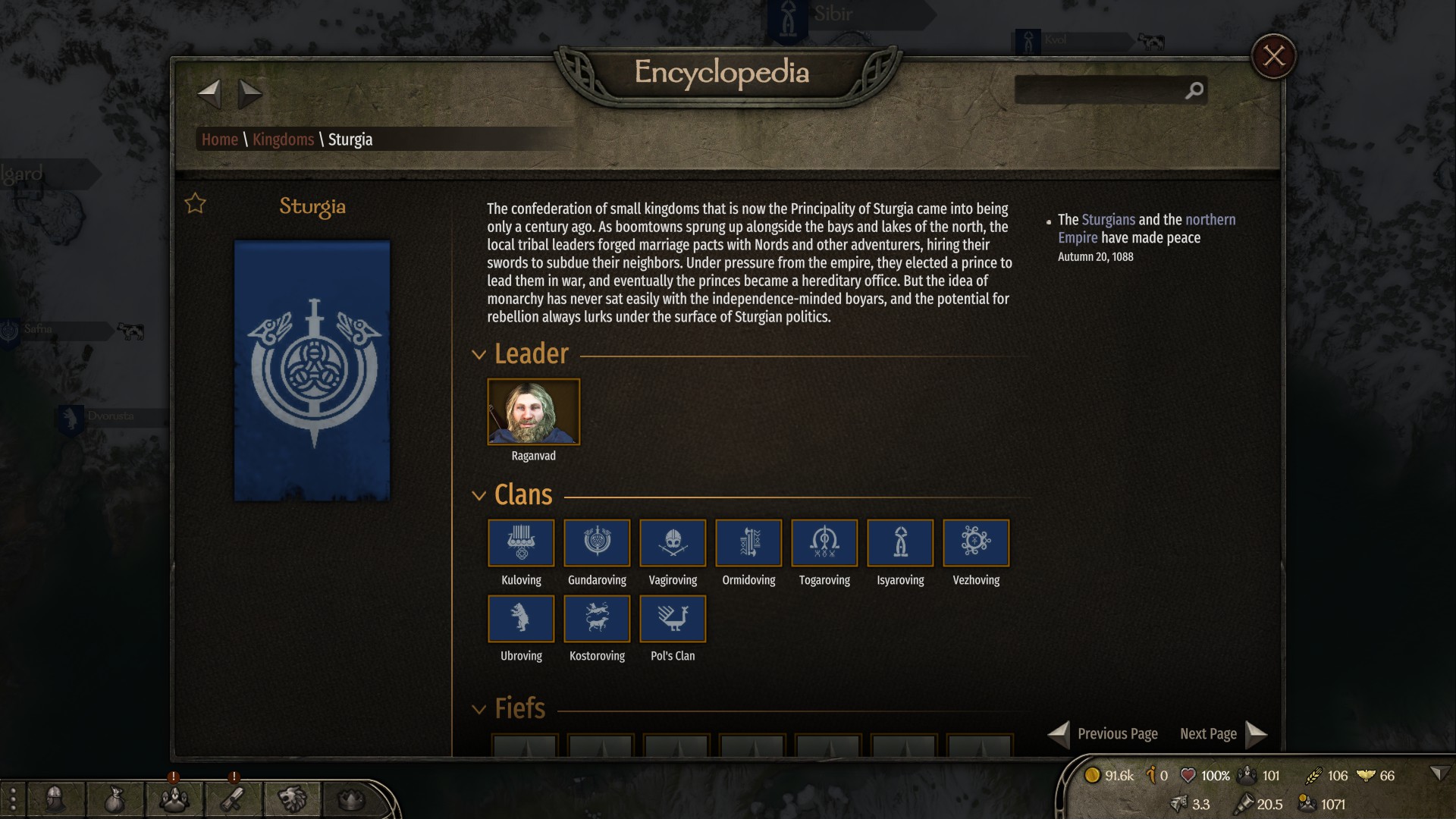This screenshot has width=1456, height=819.
Task: Open the Kingdom crown icon
Action: [x=350, y=800]
